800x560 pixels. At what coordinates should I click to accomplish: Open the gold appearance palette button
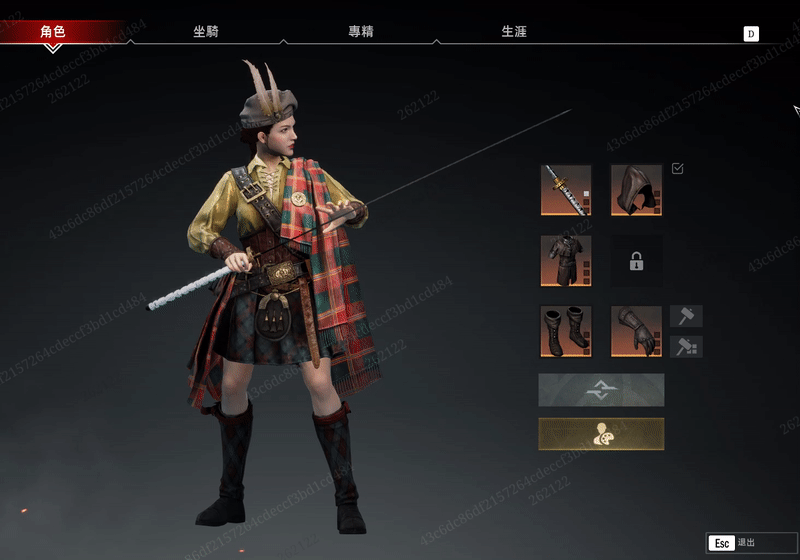click(601, 434)
